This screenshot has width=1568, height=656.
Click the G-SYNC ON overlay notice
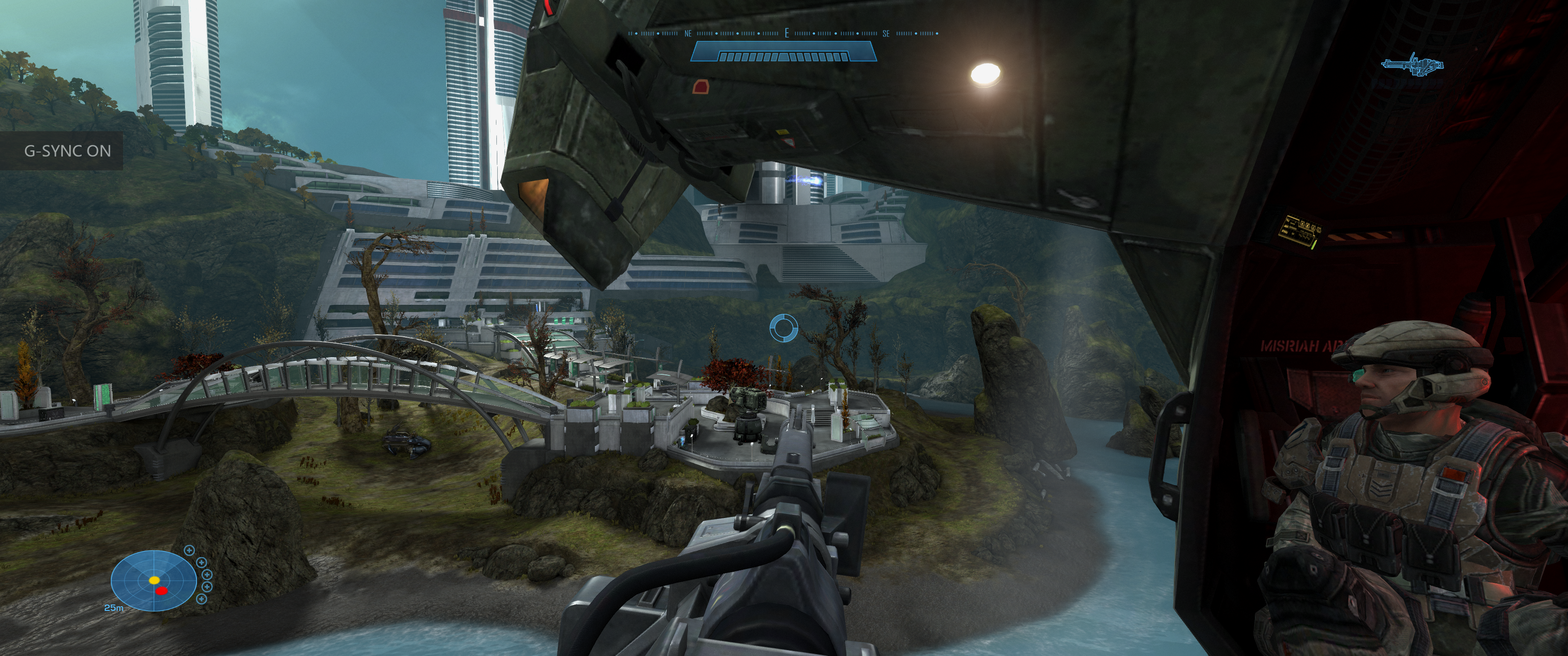click(x=67, y=151)
